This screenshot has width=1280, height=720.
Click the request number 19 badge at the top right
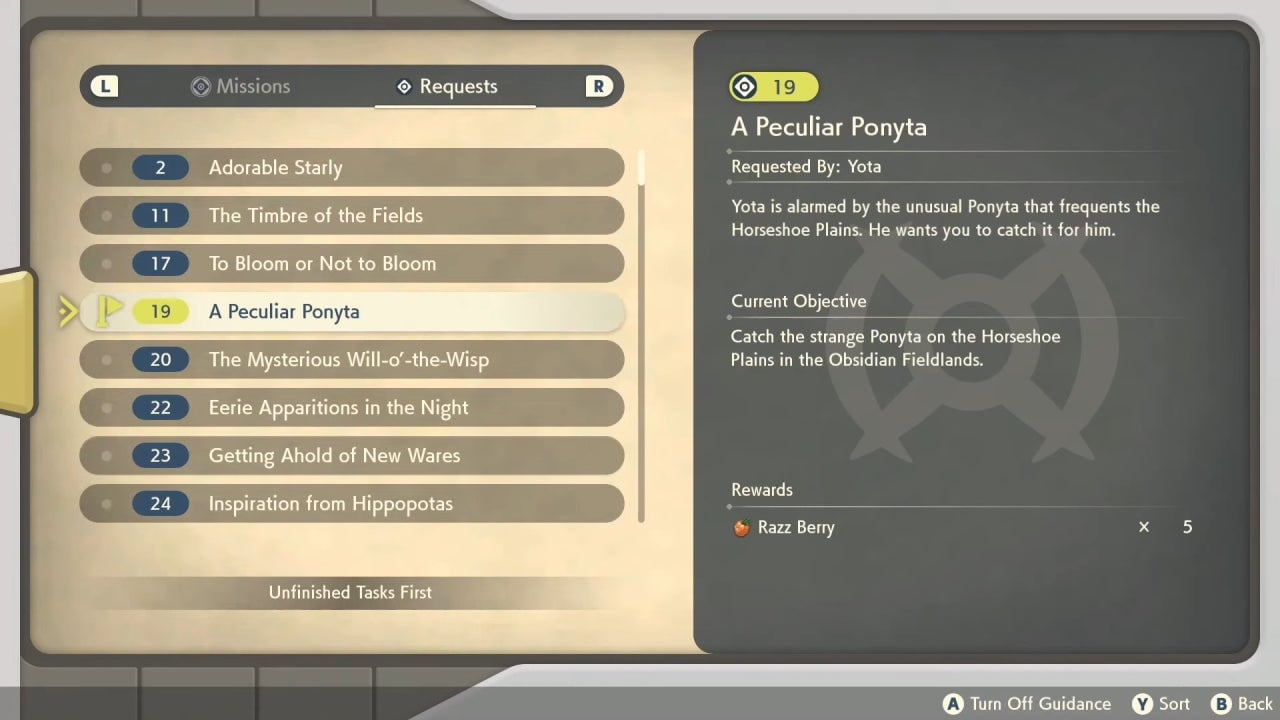[773, 87]
